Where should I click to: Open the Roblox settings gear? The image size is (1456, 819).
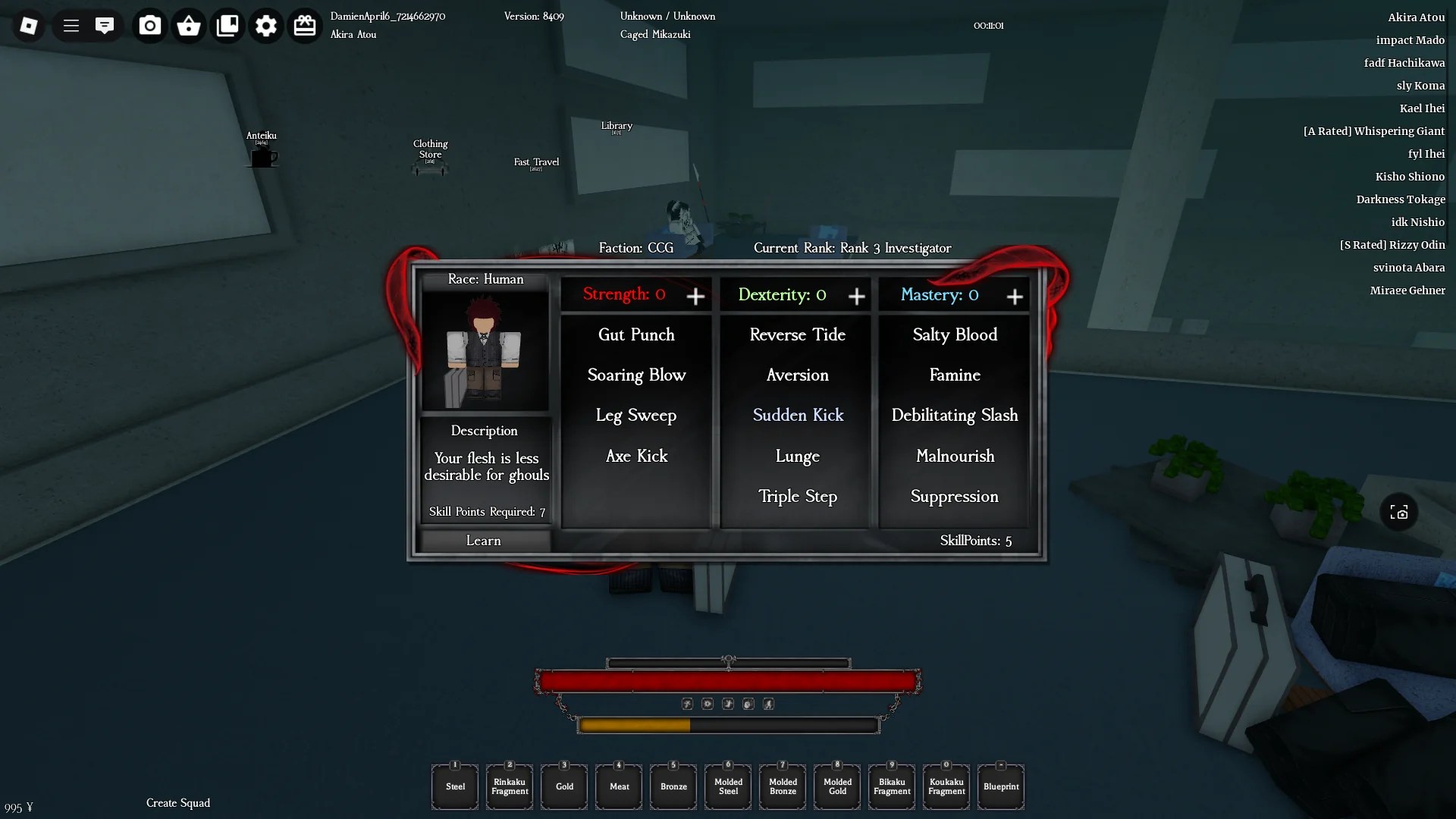265,25
